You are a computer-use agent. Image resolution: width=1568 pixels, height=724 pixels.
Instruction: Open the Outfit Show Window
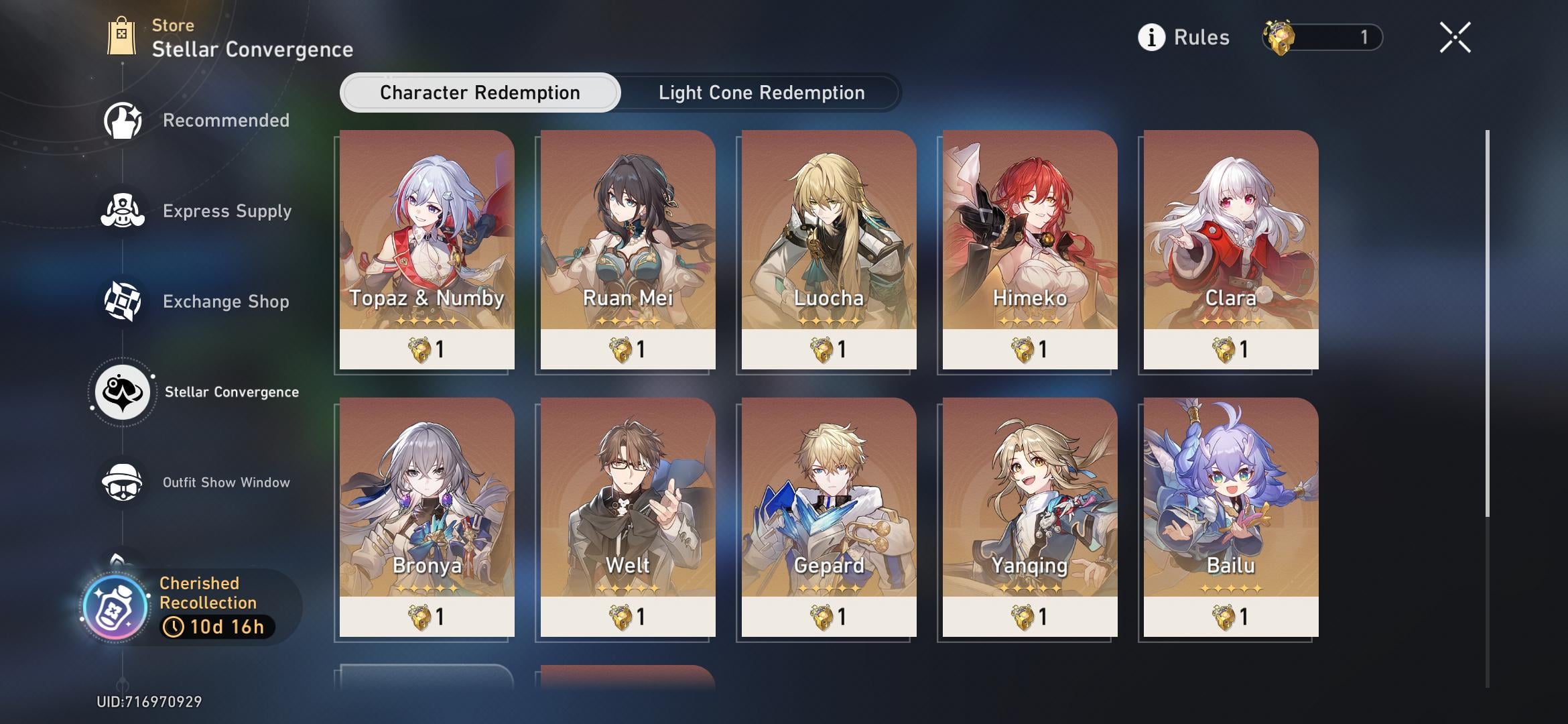[197, 483]
